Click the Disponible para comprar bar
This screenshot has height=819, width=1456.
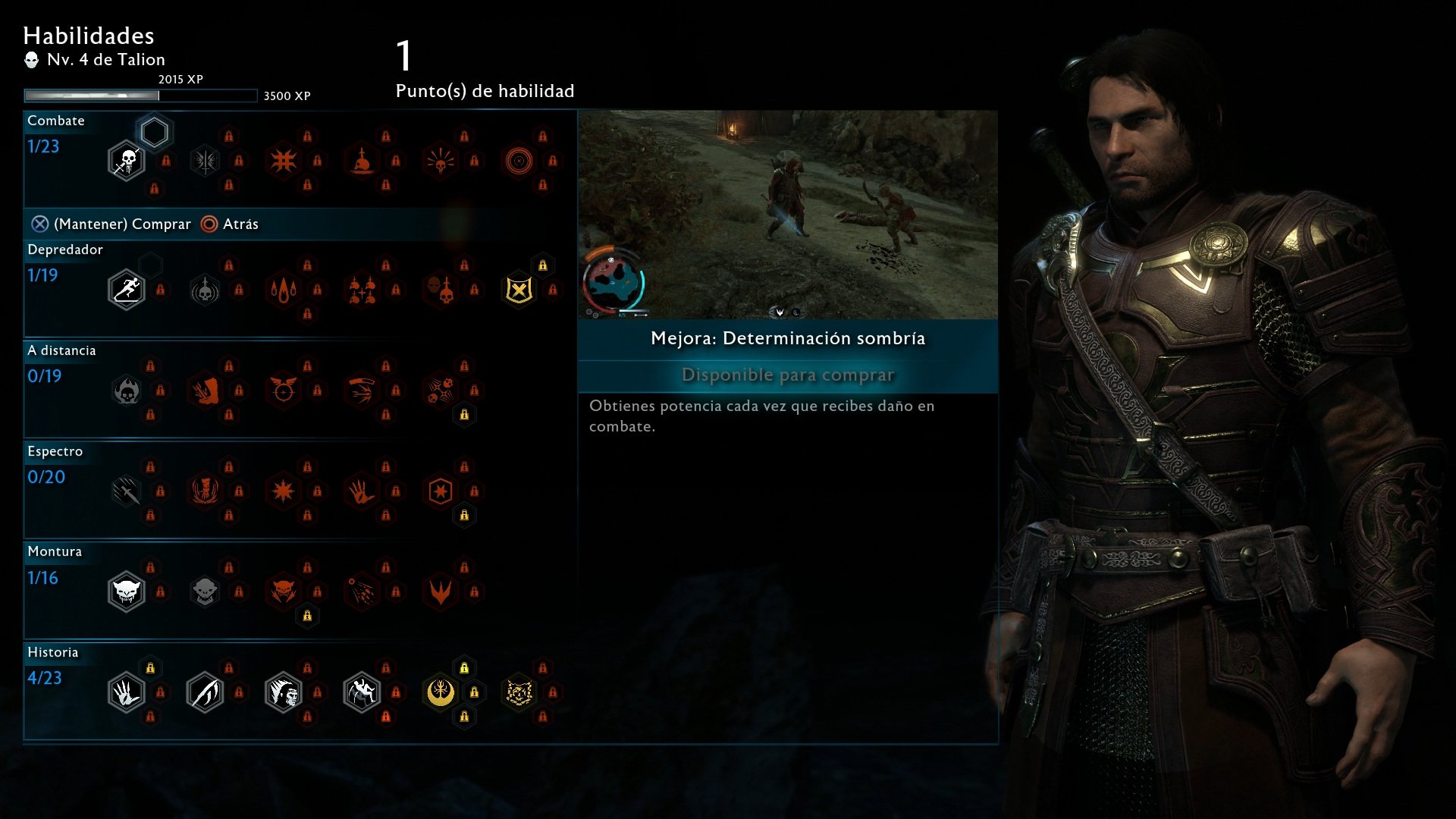coord(787,375)
